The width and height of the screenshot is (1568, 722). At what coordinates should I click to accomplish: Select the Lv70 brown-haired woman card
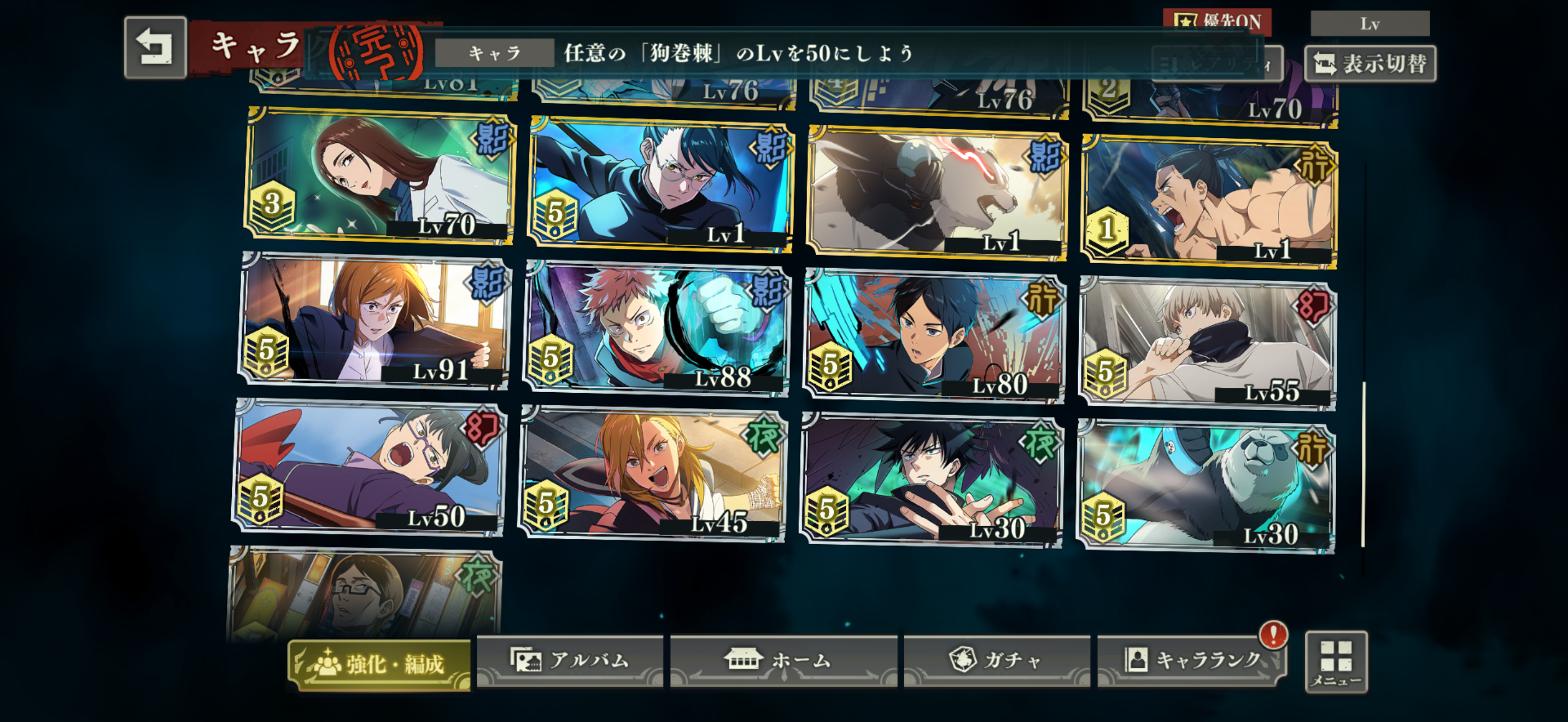pos(380,177)
